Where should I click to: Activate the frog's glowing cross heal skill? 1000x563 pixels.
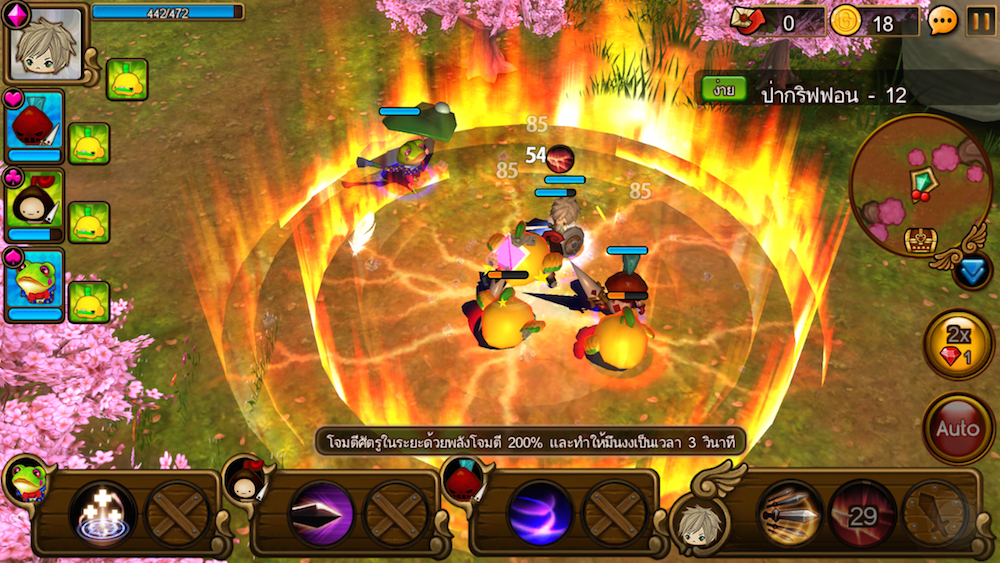[x=102, y=514]
